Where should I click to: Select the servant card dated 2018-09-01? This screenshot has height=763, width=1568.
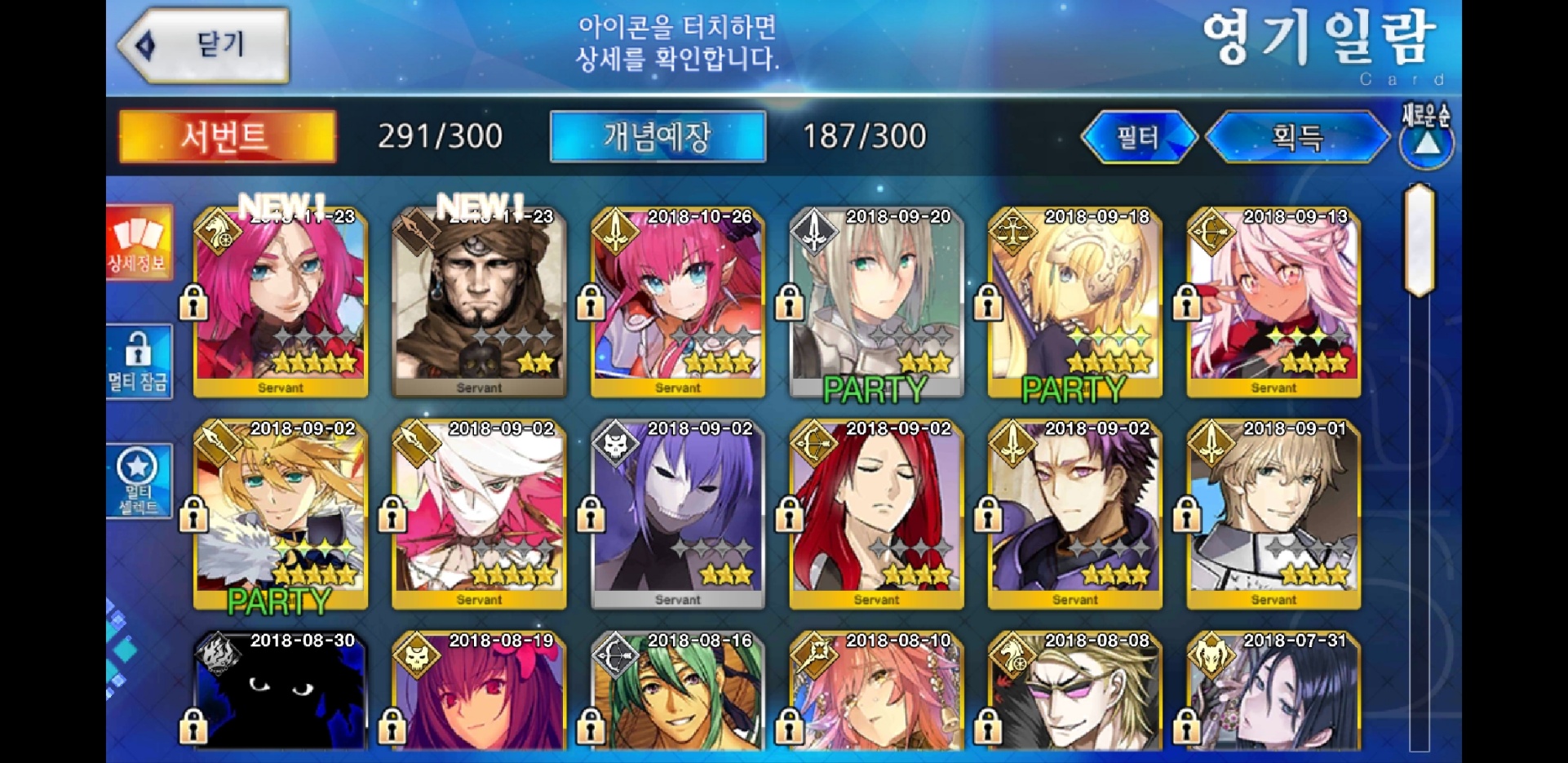point(1273,514)
